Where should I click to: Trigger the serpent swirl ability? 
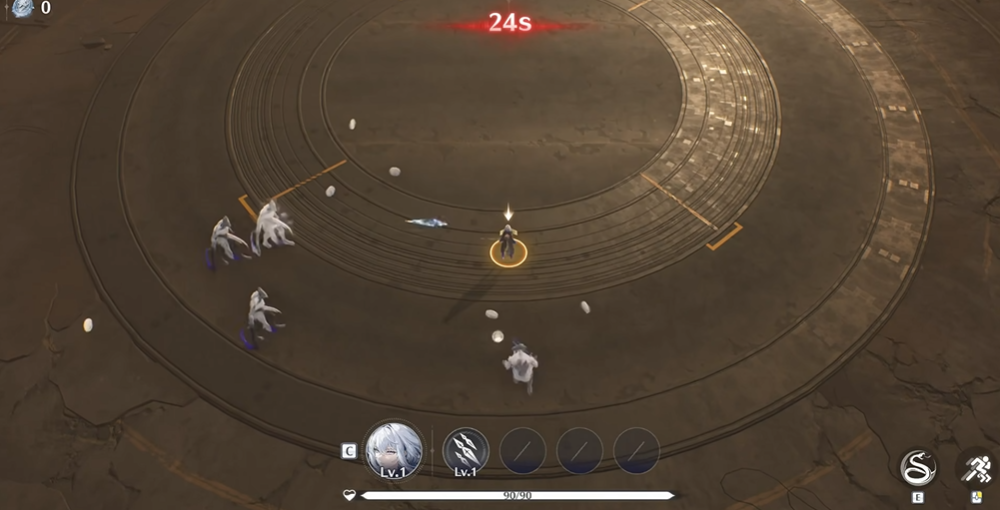(917, 467)
